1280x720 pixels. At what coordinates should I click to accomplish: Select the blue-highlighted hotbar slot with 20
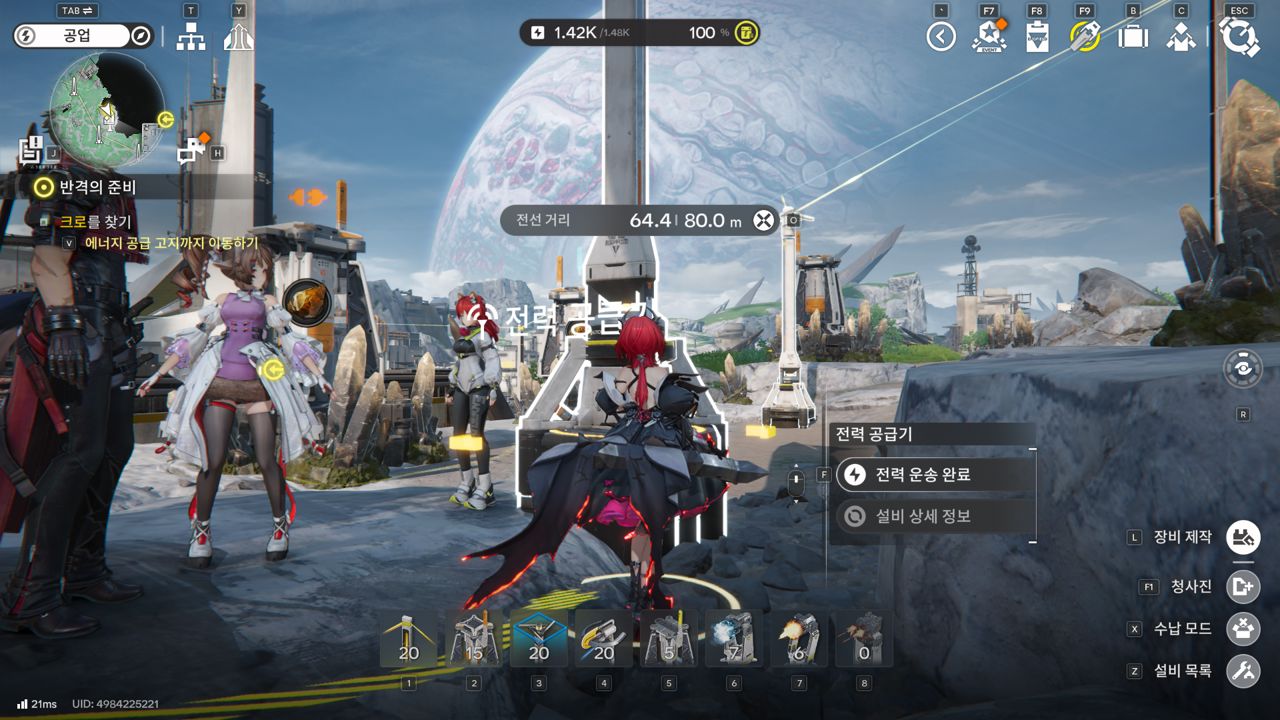point(539,639)
